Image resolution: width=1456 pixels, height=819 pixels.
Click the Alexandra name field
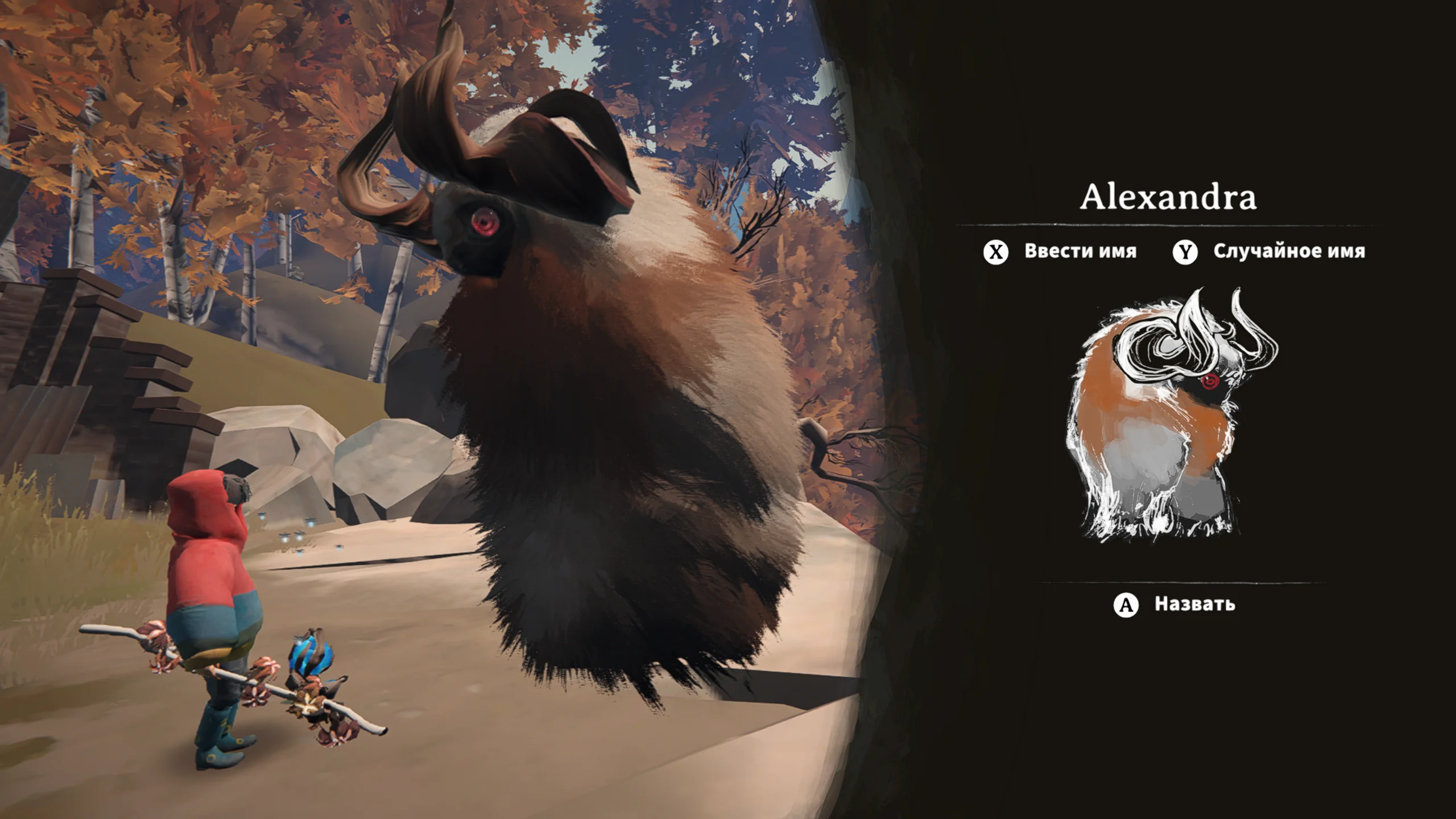pyautogui.click(x=1168, y=197)
